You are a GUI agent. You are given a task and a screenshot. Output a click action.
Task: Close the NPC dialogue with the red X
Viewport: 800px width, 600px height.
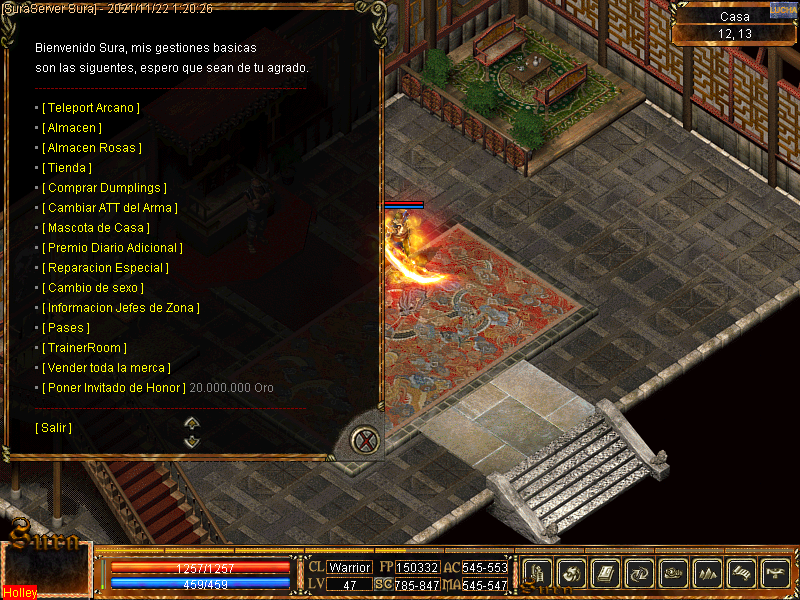(x=367, y=440)
